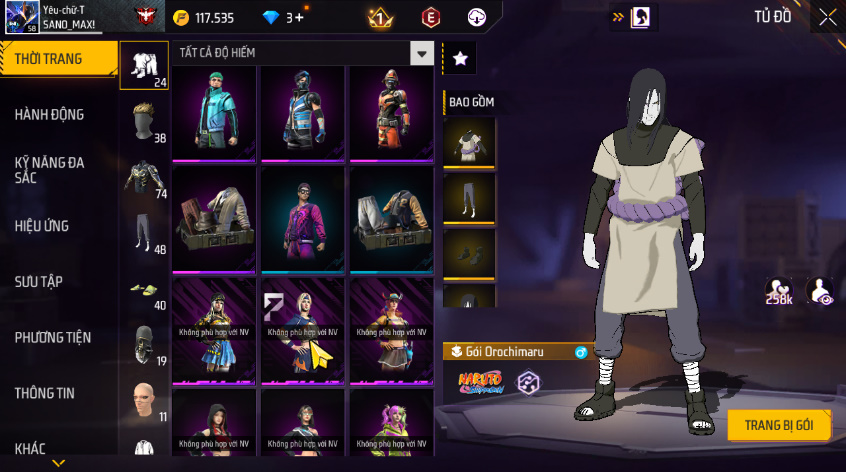Screen dimensions: 846x472
Task: Open the Tất Cả Độ Hiếm rarity dropdown
Action: pyautogui.click(x=423, y=54)
